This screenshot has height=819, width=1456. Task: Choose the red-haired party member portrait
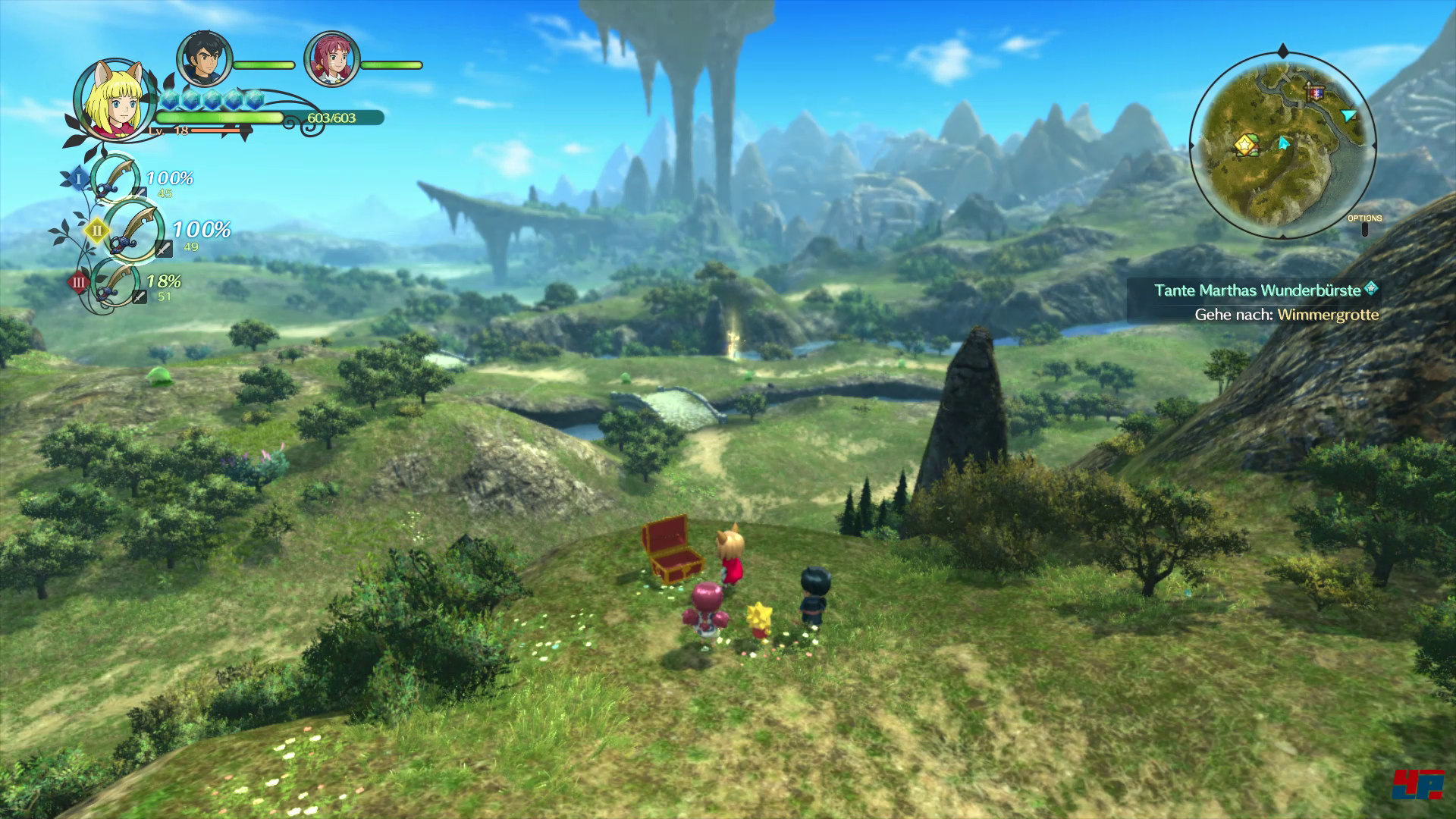point(331,59)
